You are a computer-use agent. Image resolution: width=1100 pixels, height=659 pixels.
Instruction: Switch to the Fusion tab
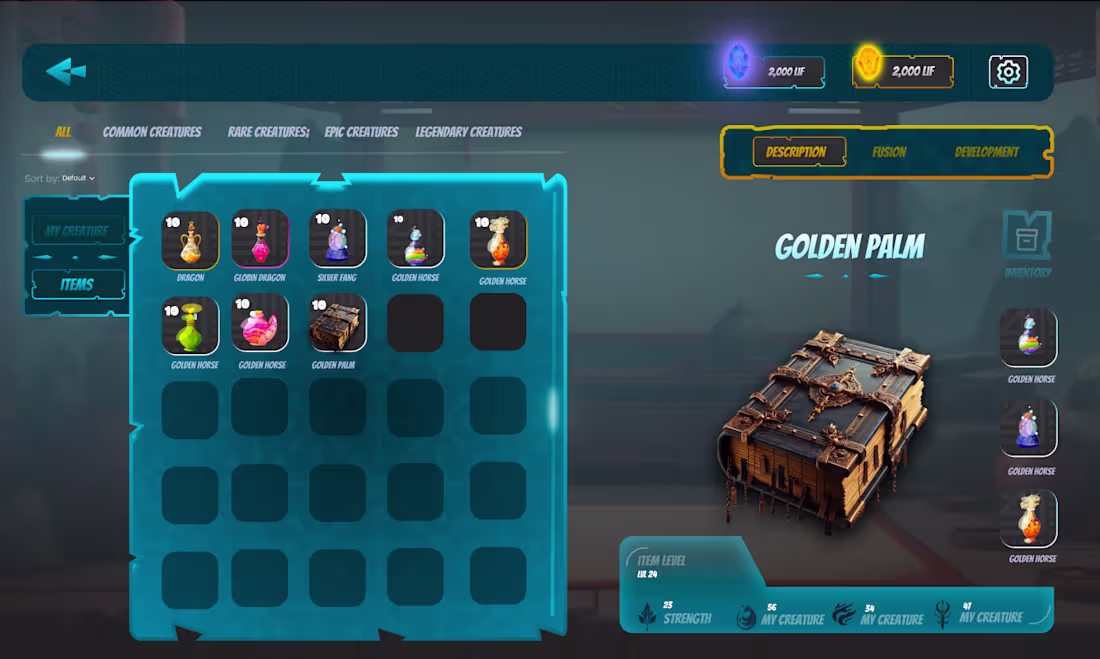(x=889, y=152)
